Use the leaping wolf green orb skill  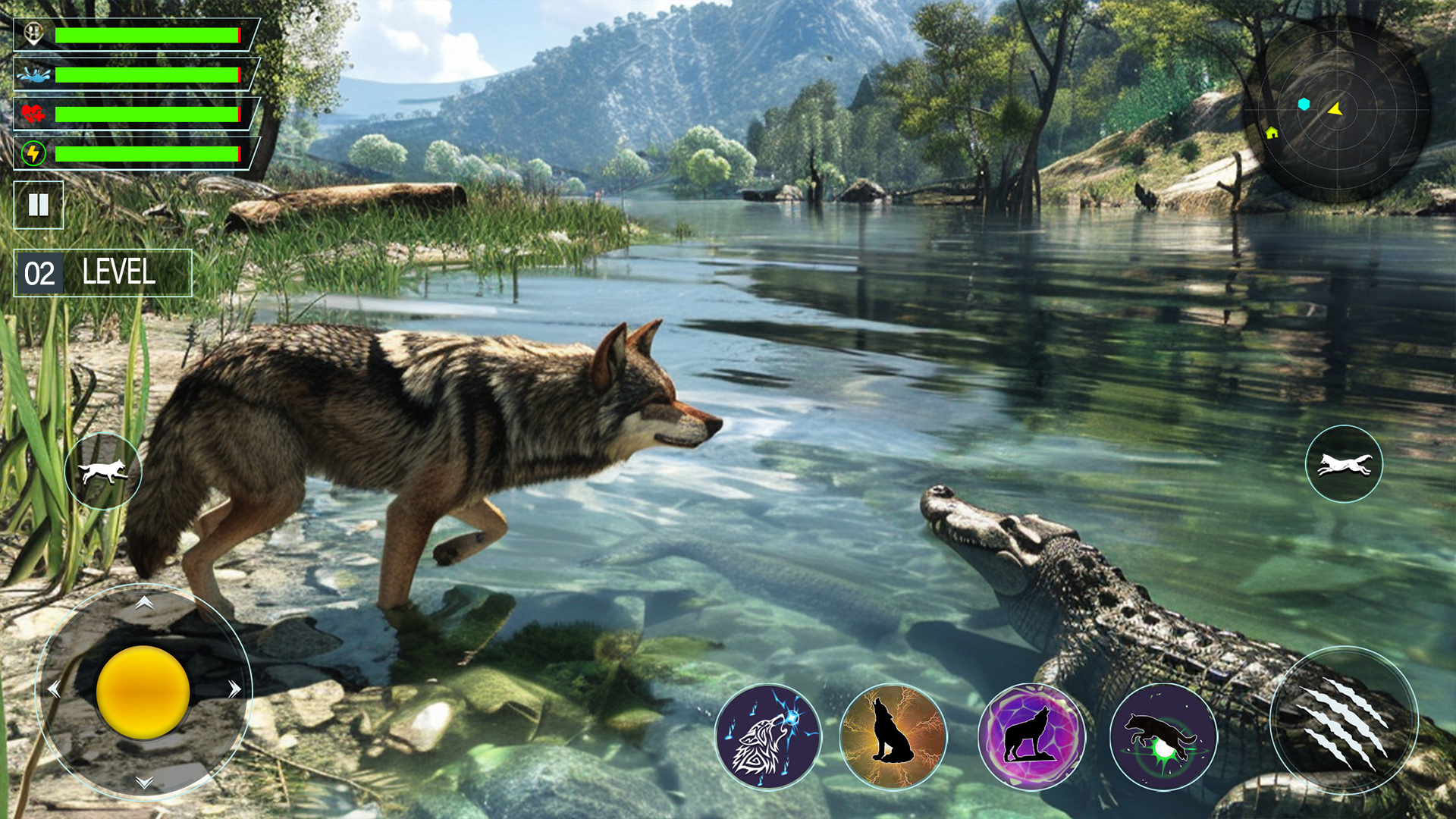[1163, 736]
